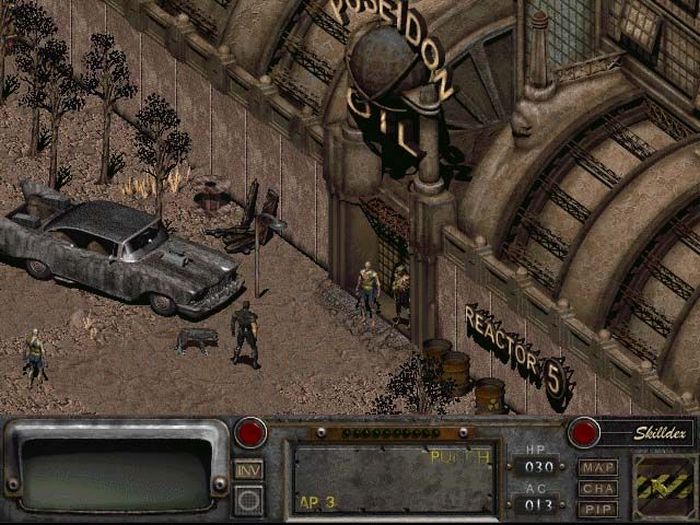Viewport: 700px width, 525px height.
Task: Open the CHA character sheet
Action: point(598,488)
